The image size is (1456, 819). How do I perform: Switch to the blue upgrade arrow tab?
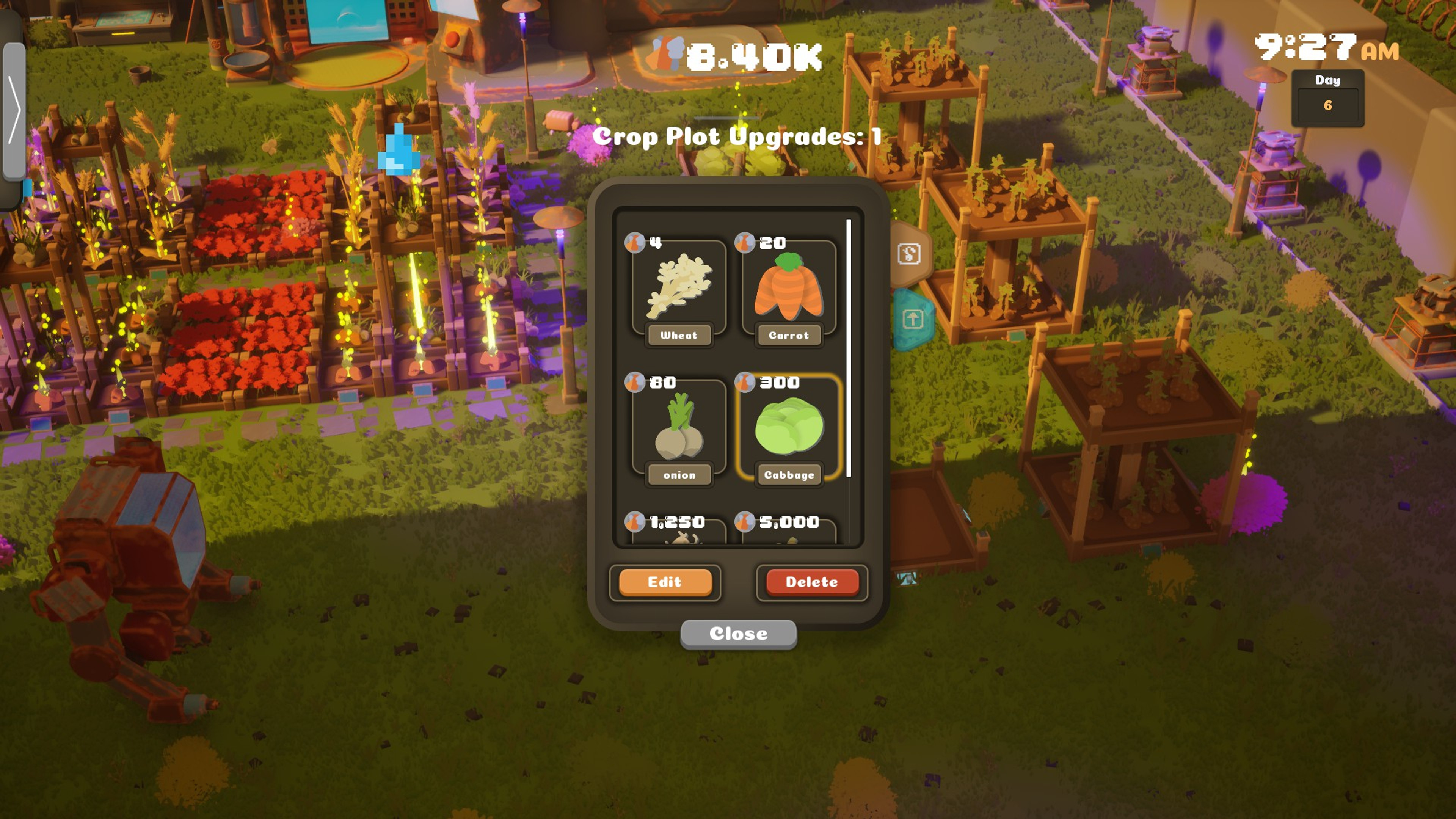coord(912,319)
